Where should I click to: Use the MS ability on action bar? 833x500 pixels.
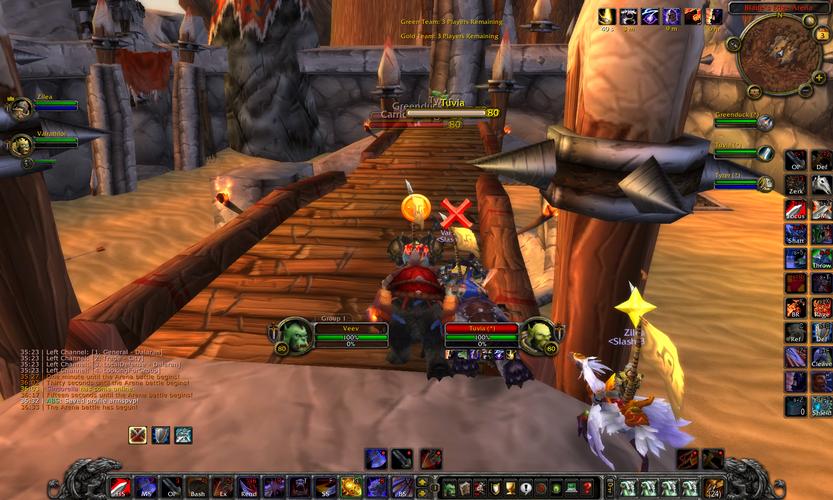[145, 487]
